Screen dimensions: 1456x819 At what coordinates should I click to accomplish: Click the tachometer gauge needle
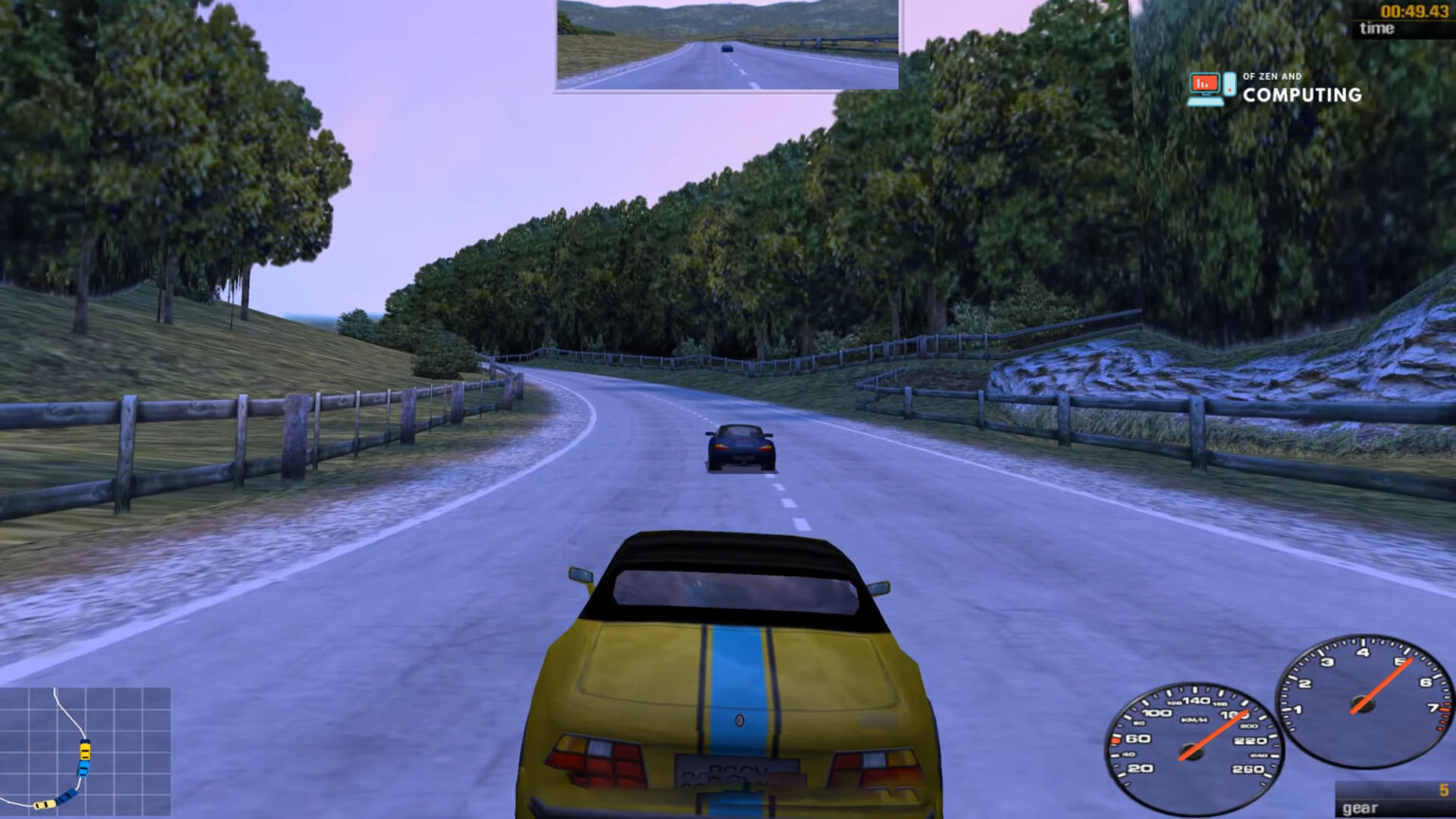1384,681
